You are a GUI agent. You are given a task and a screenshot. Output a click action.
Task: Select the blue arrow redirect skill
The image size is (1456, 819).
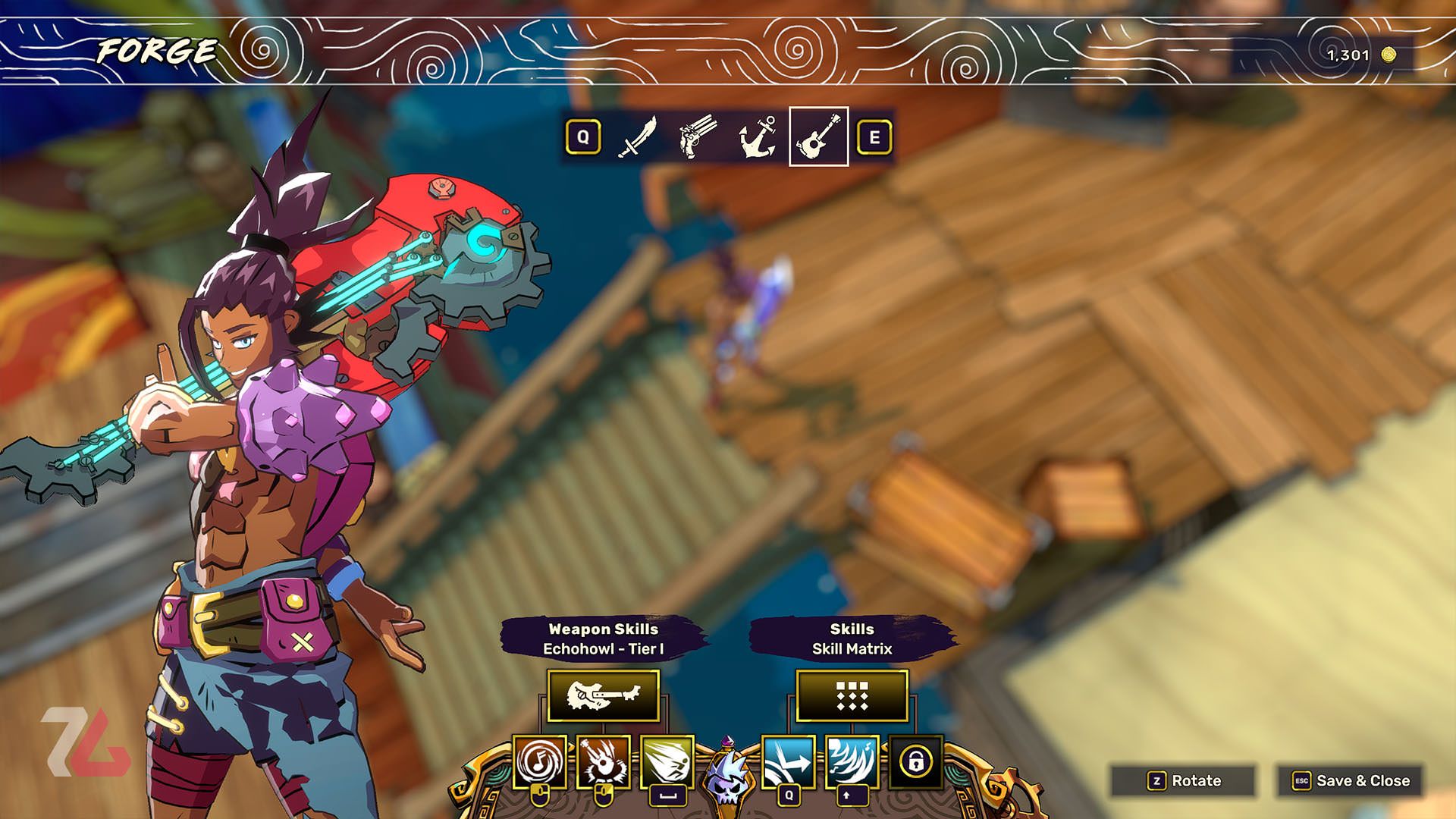pos(788,761)
